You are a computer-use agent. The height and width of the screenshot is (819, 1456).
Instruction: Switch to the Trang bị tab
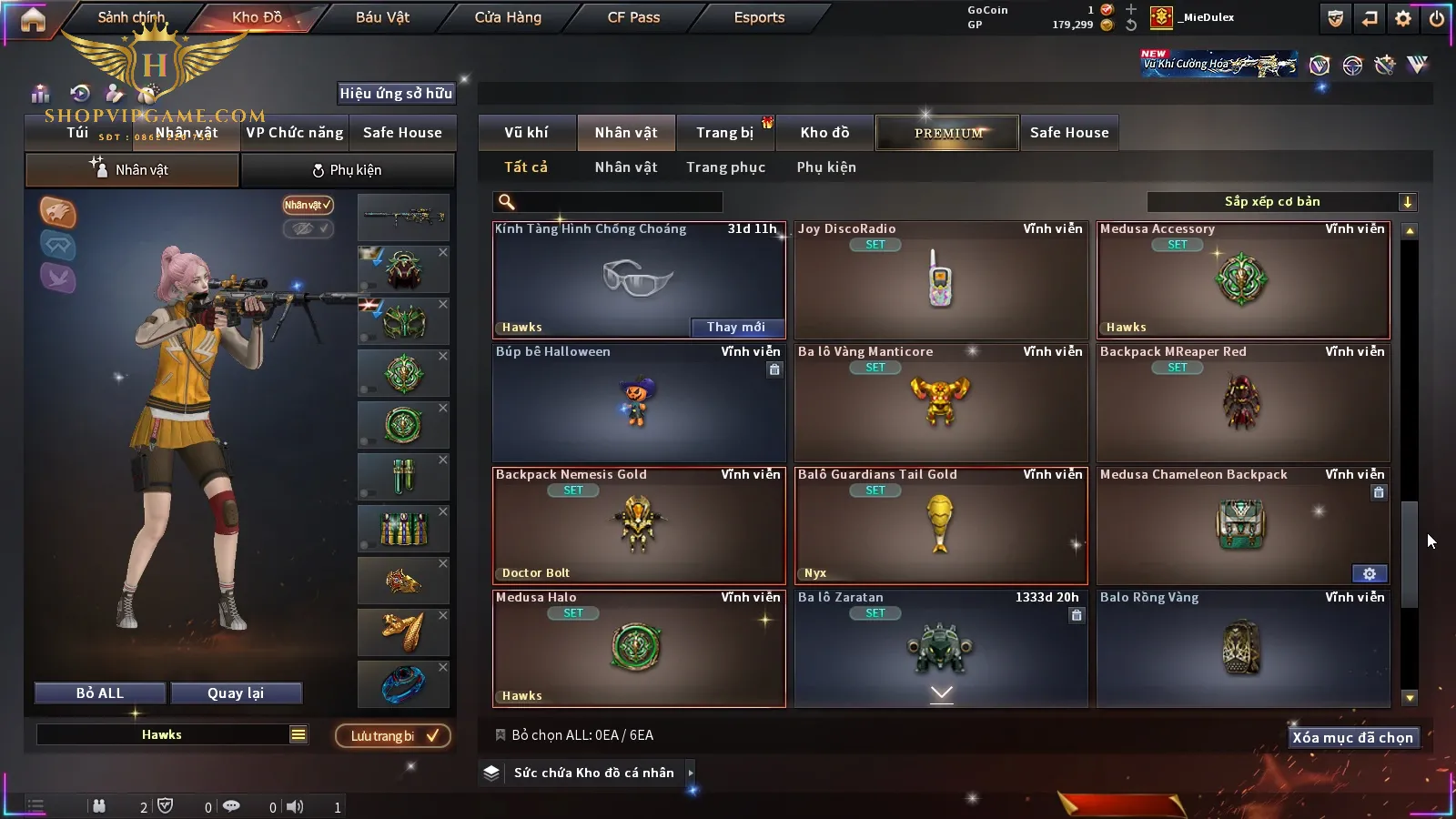(724, 133)
